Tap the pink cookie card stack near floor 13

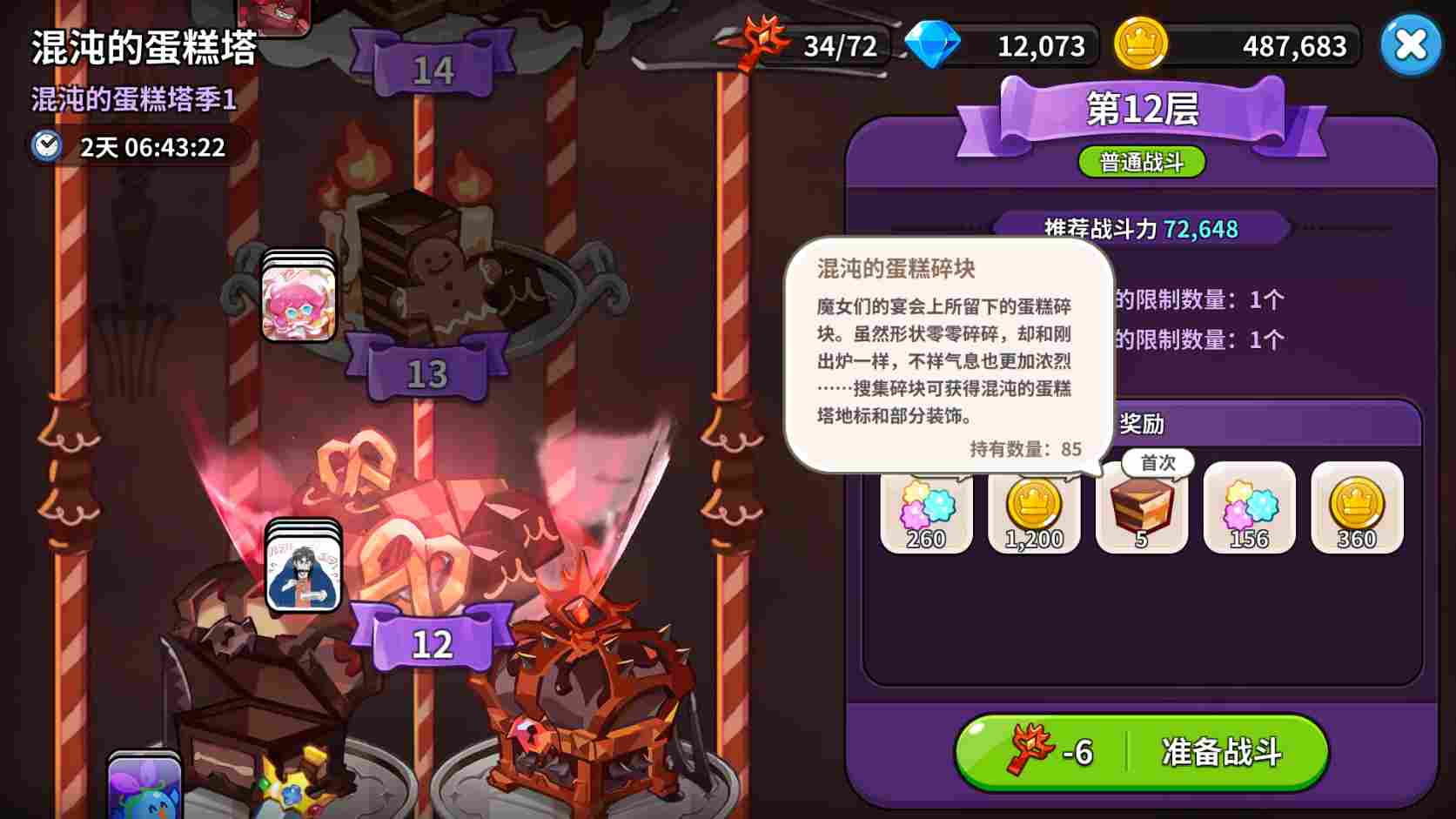point(299,303)
